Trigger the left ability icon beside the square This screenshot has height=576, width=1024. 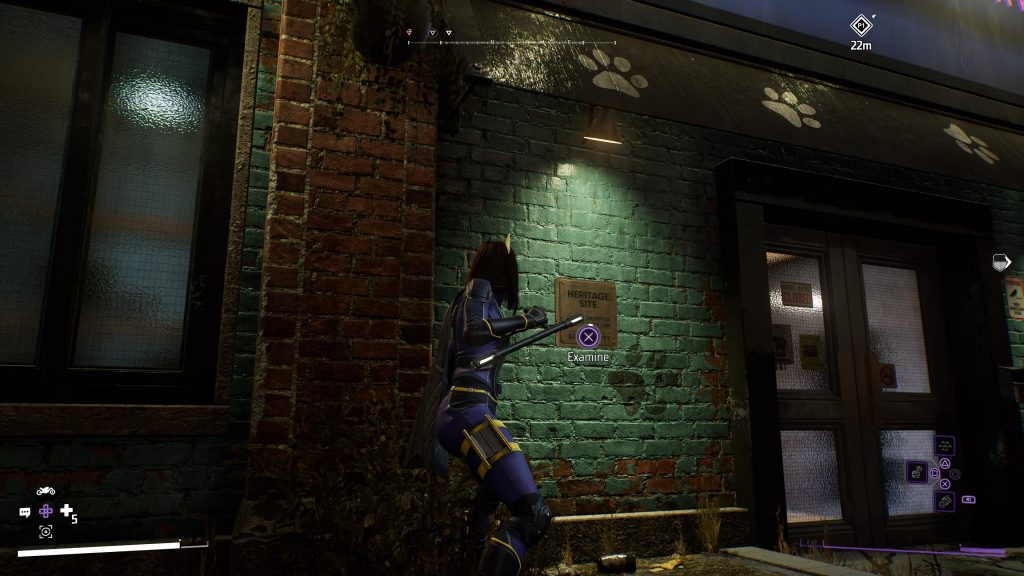tap(915, 471)
